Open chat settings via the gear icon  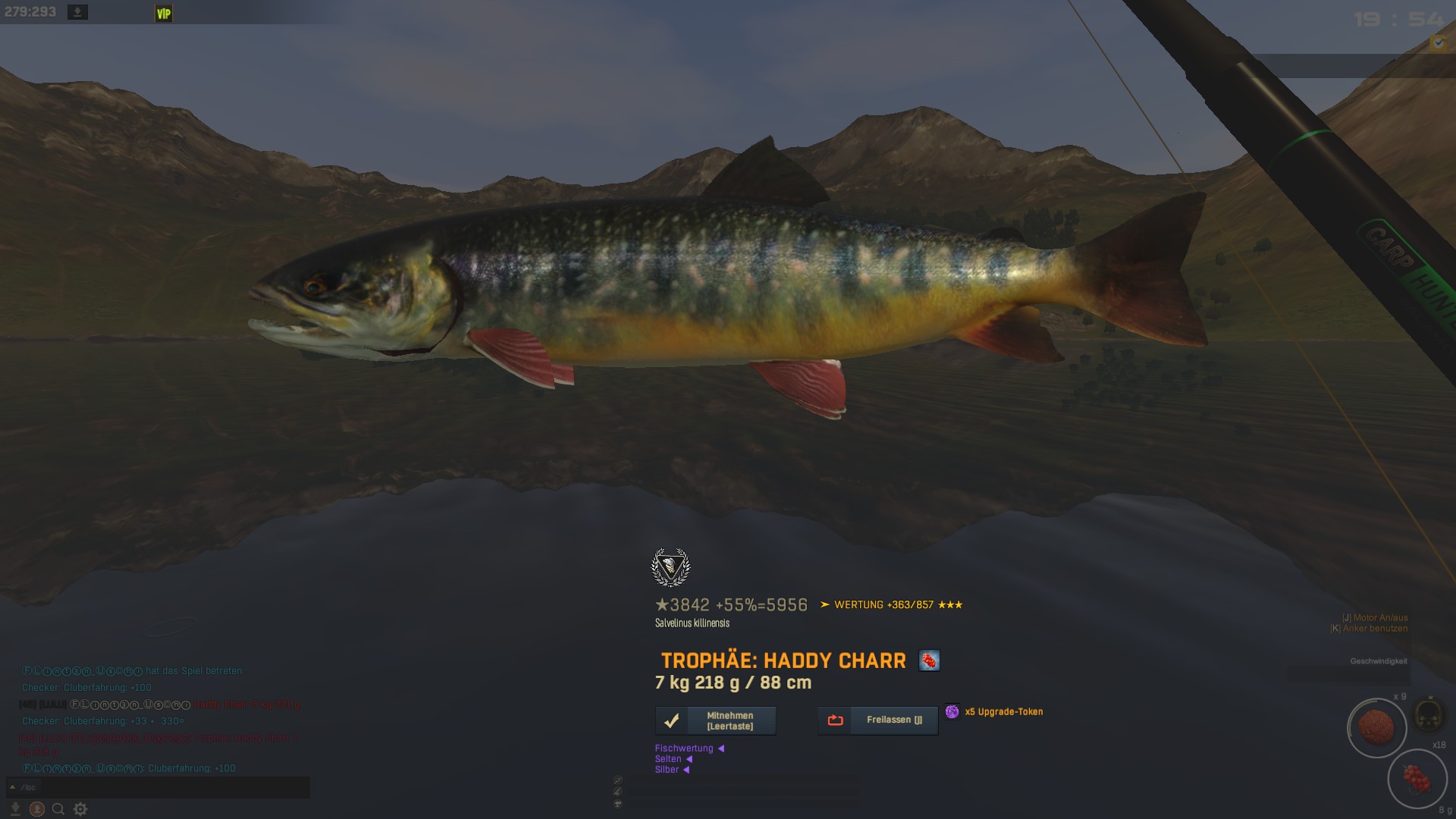[80, 809]
